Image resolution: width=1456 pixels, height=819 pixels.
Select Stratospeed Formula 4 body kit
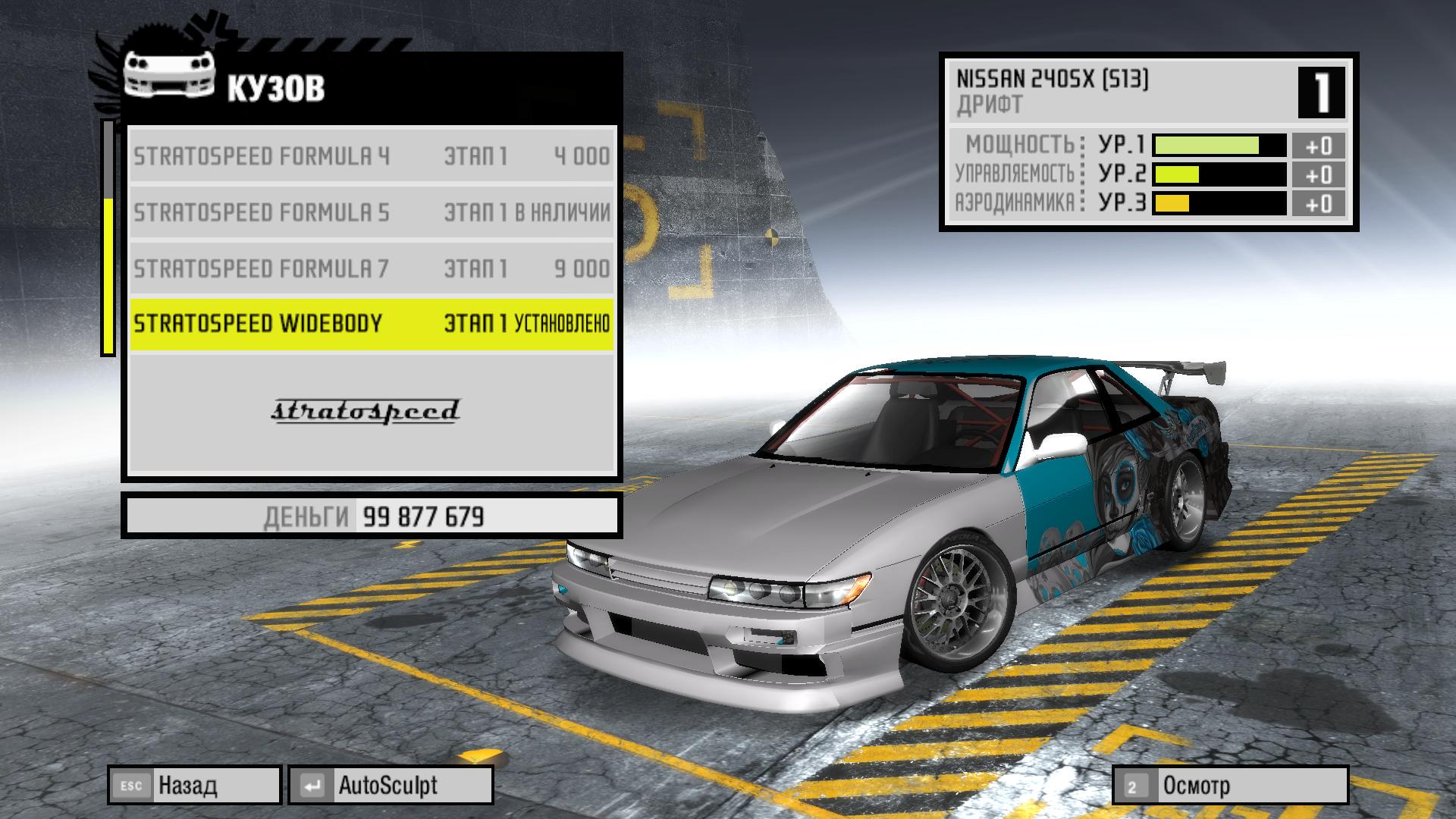(x=372, y=156)
